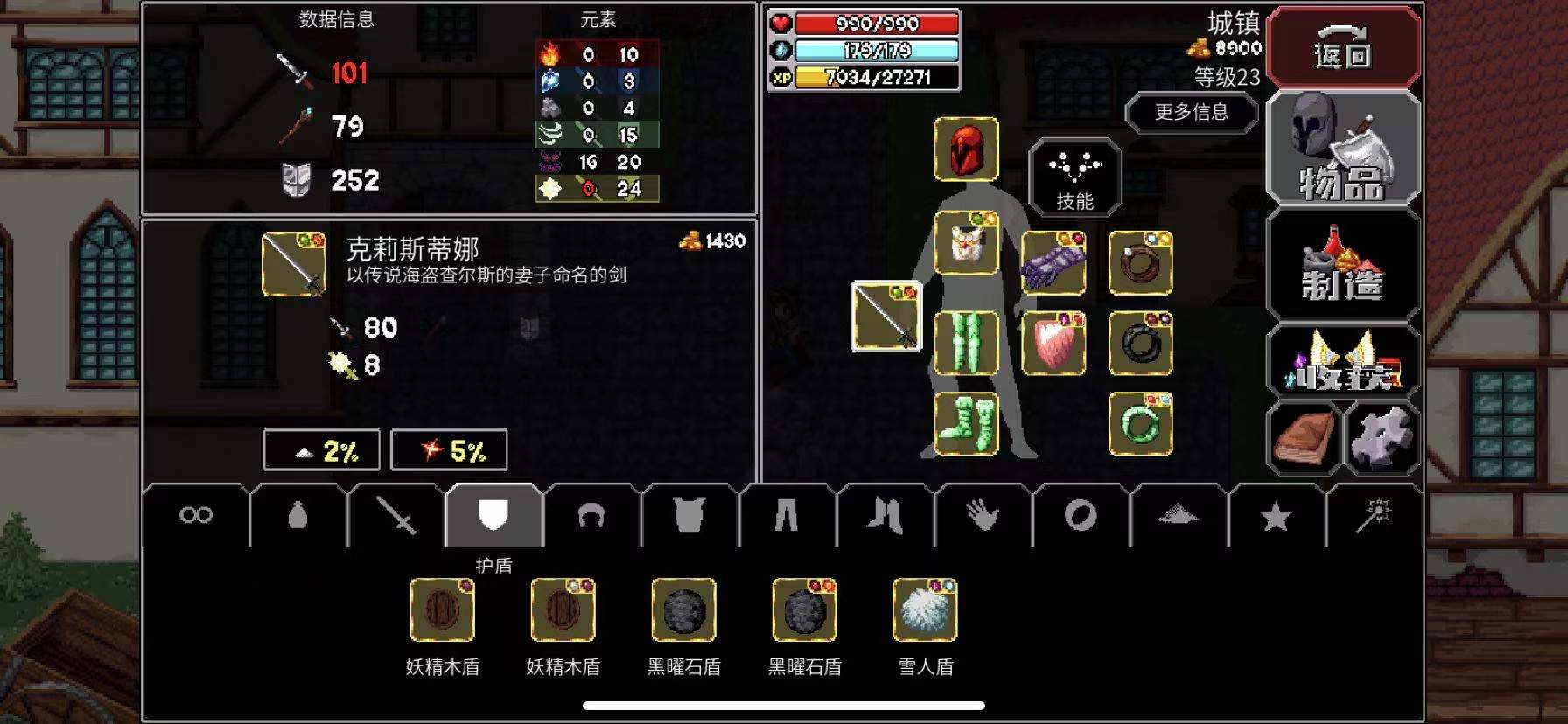The height and width of the screenshot is (724, 1568).
Task: Show the star category tab
Action: point(1276,516)
